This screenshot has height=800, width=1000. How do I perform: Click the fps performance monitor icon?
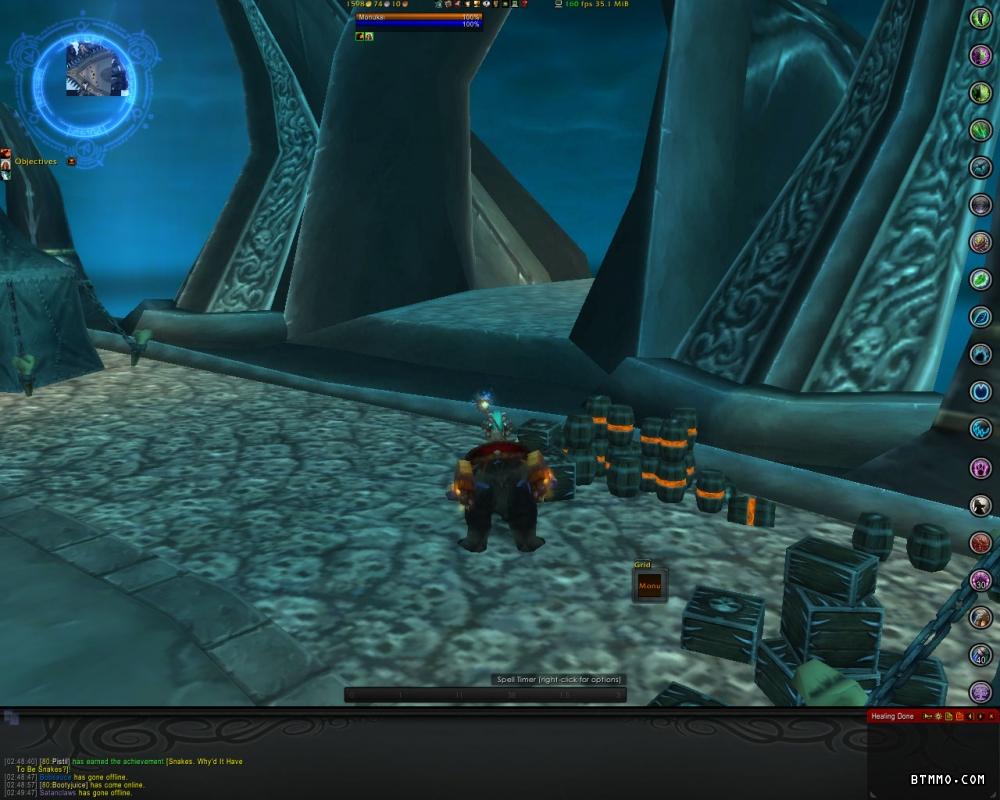[558, 4]
